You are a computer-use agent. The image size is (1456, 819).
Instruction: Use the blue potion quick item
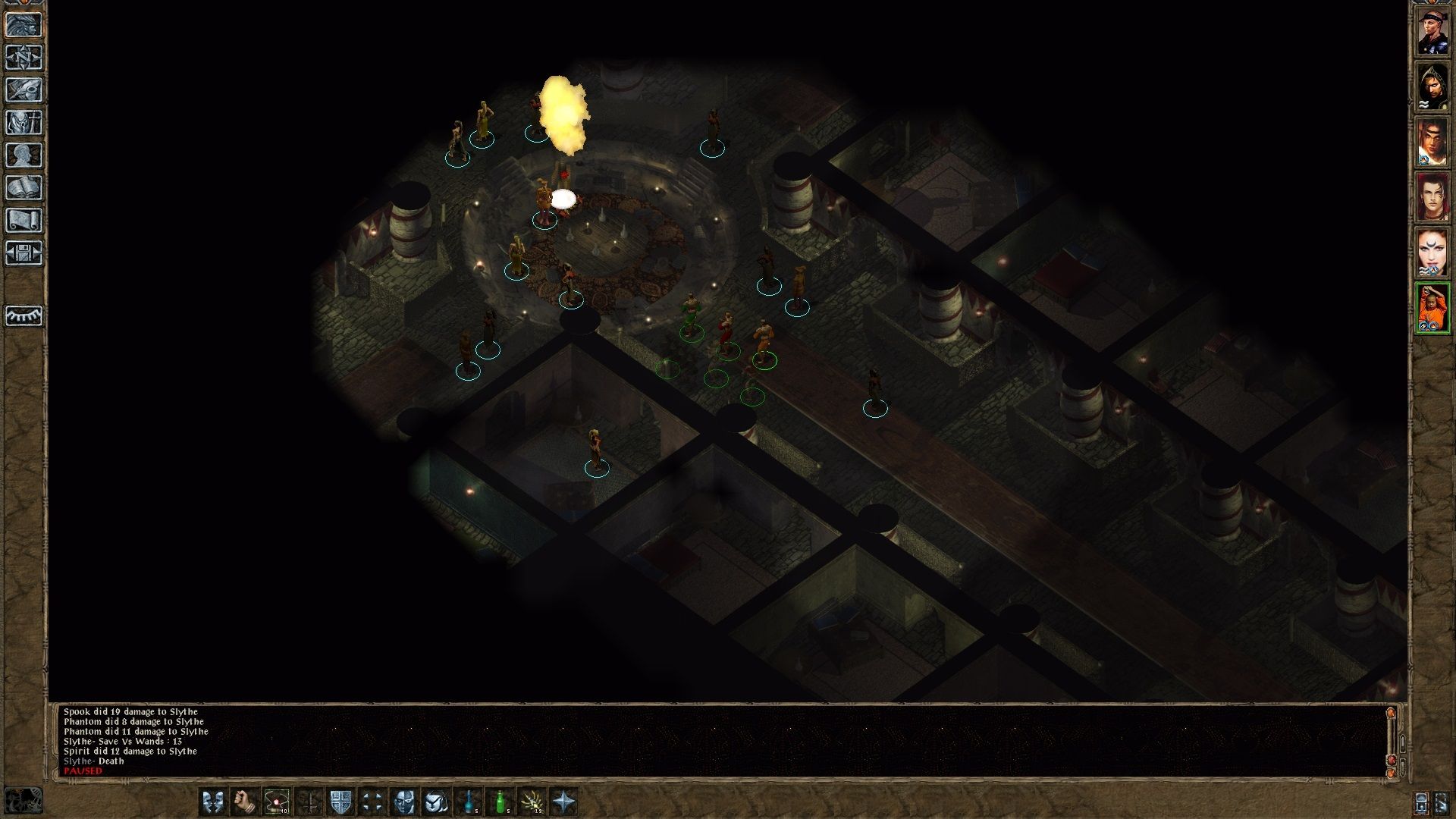(x=469, y=801)
